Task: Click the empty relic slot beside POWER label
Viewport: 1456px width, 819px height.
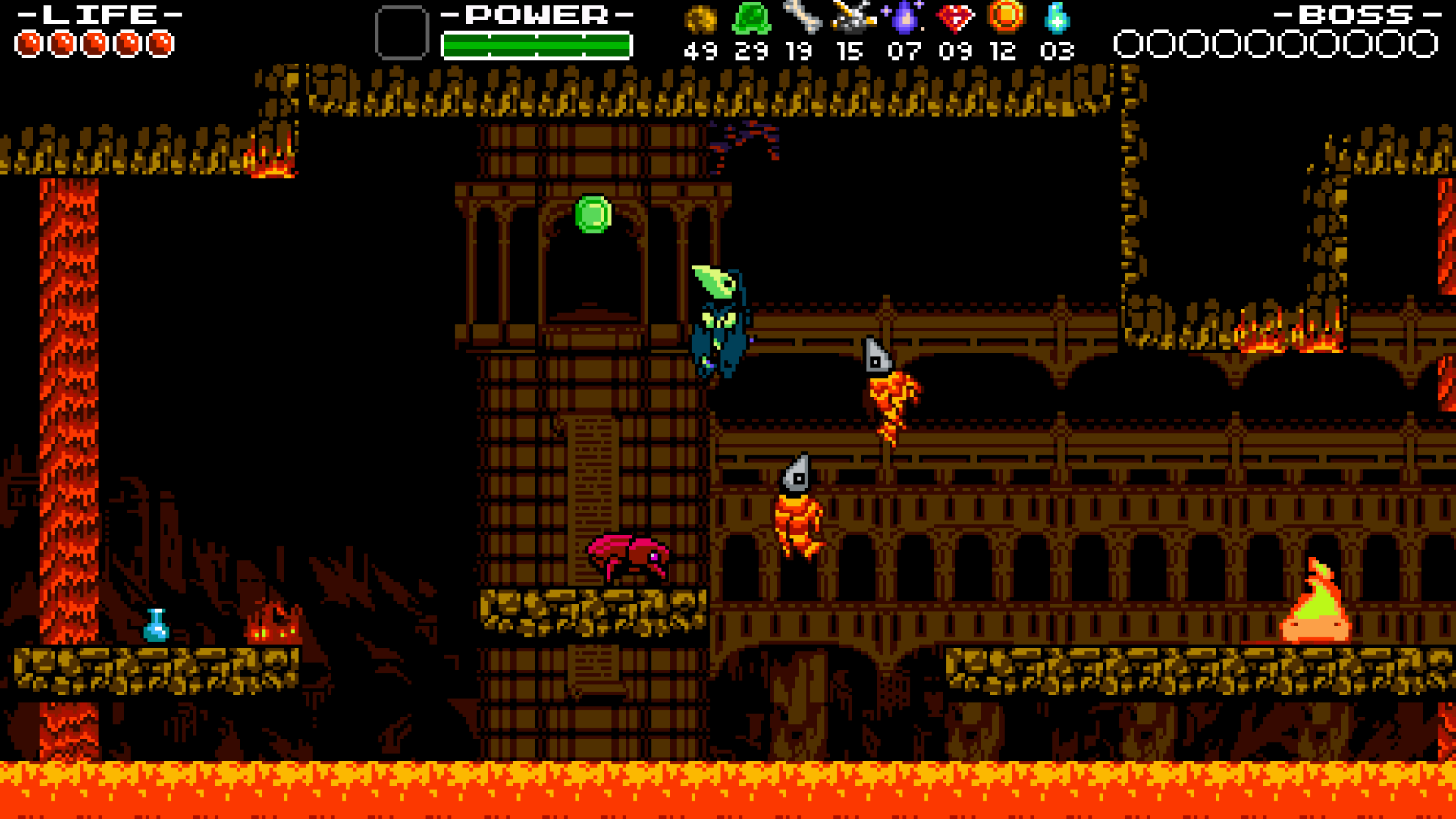Action: point(401,32)
